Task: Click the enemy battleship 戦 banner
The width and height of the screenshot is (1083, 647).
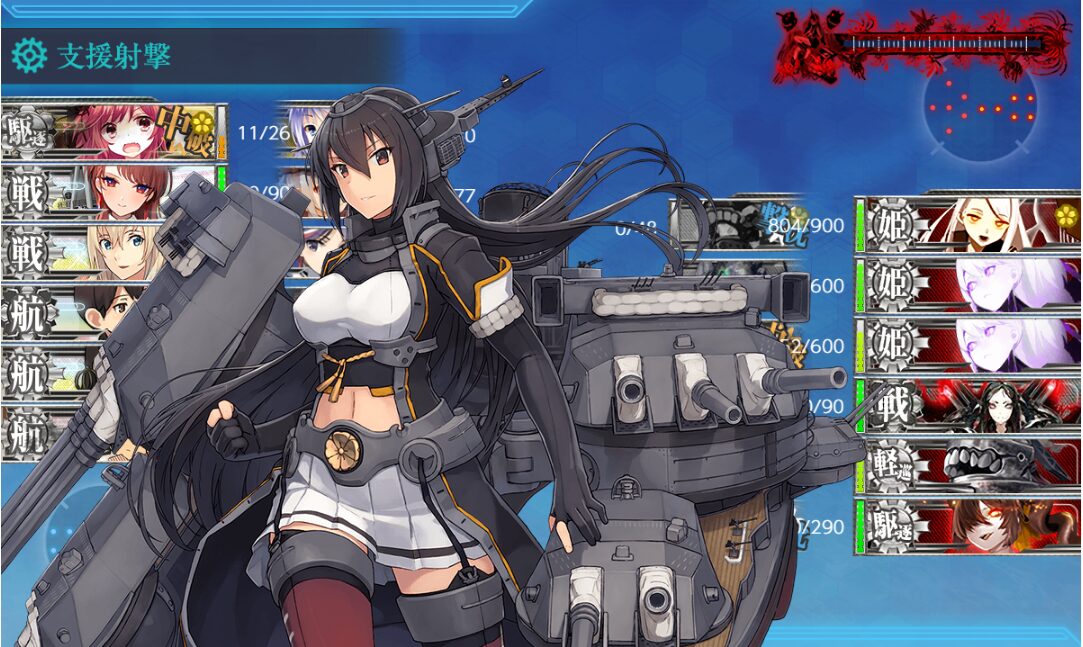Action: point(968,406)
